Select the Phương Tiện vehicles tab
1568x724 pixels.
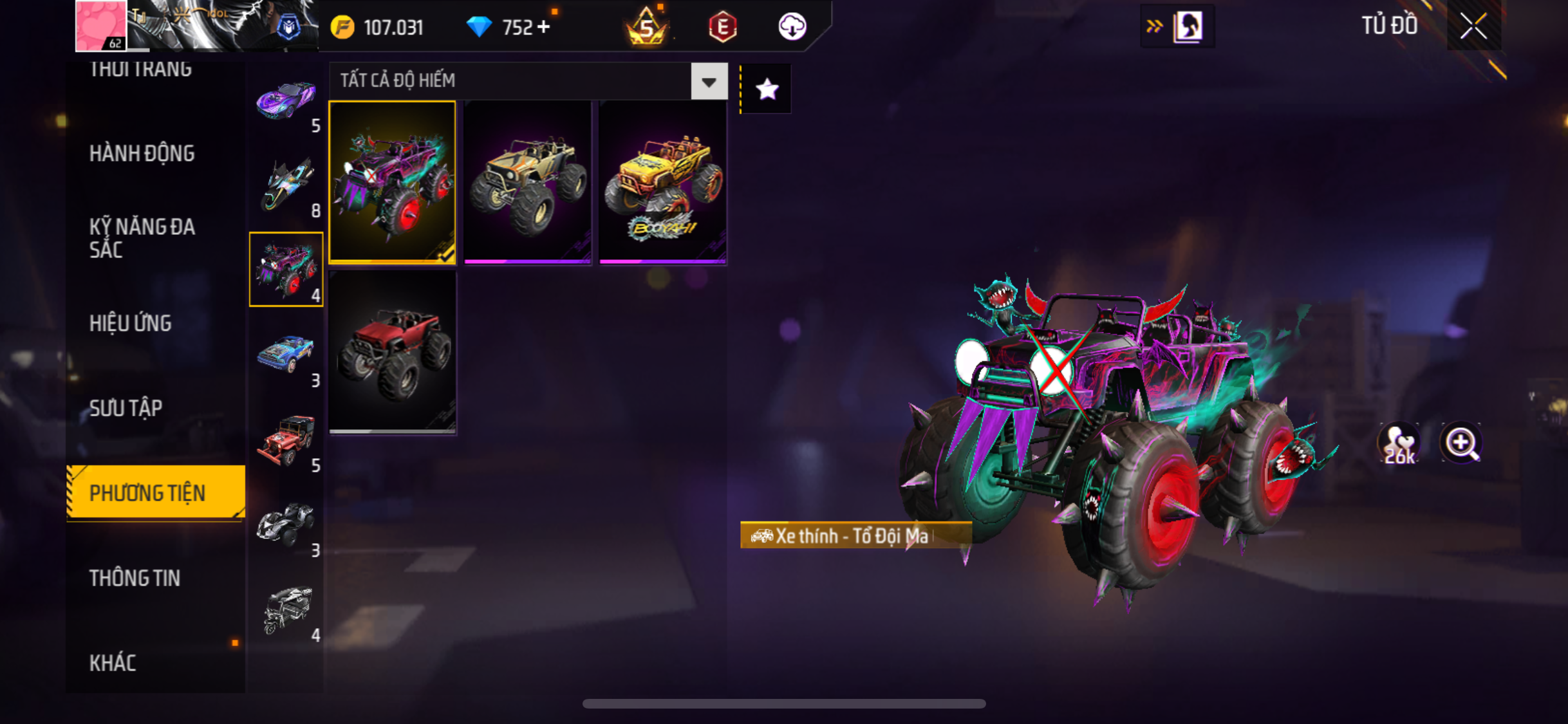pos(147,493)
